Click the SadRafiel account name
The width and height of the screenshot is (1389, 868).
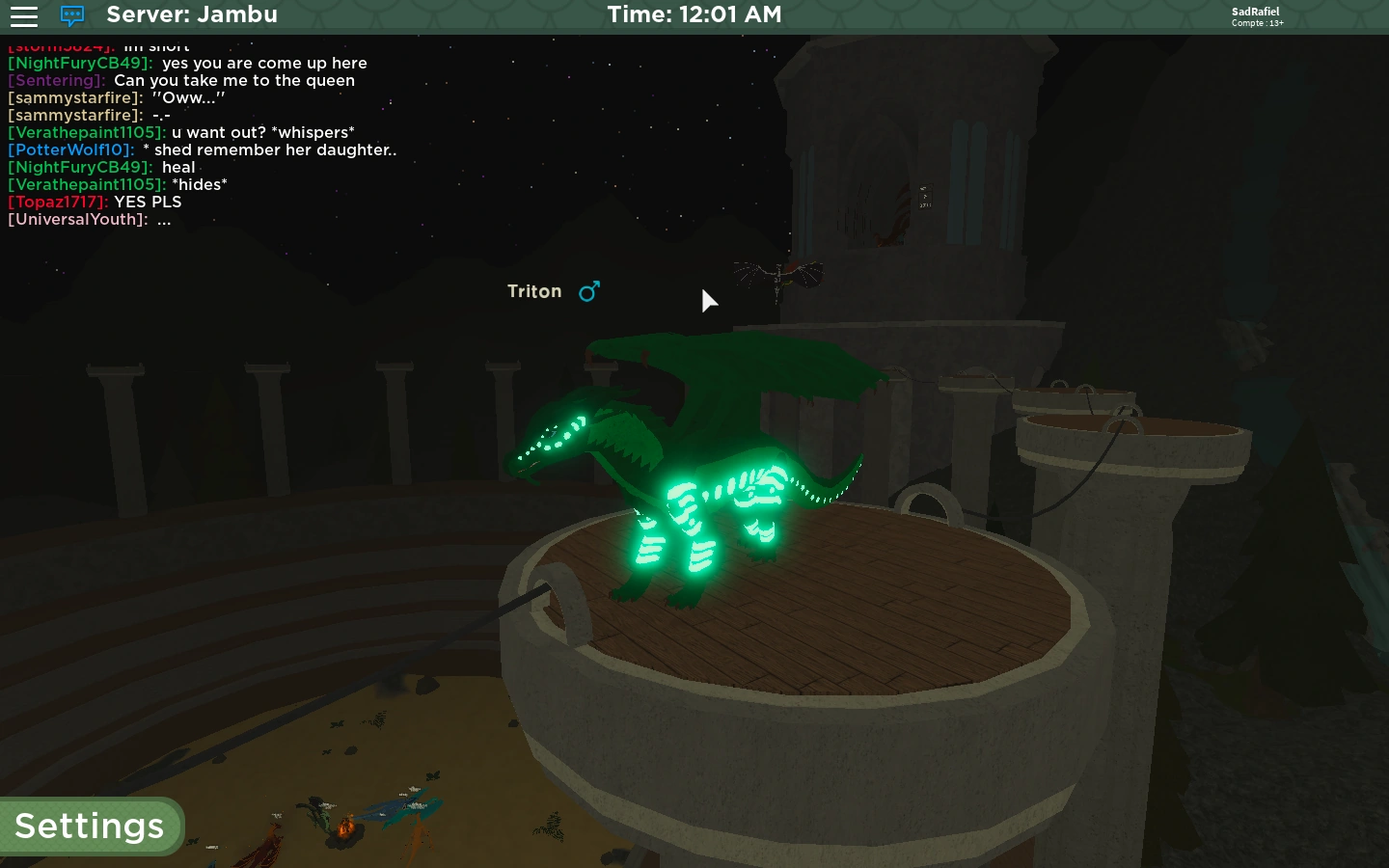pyautogui.click(x=1255, y=12)
